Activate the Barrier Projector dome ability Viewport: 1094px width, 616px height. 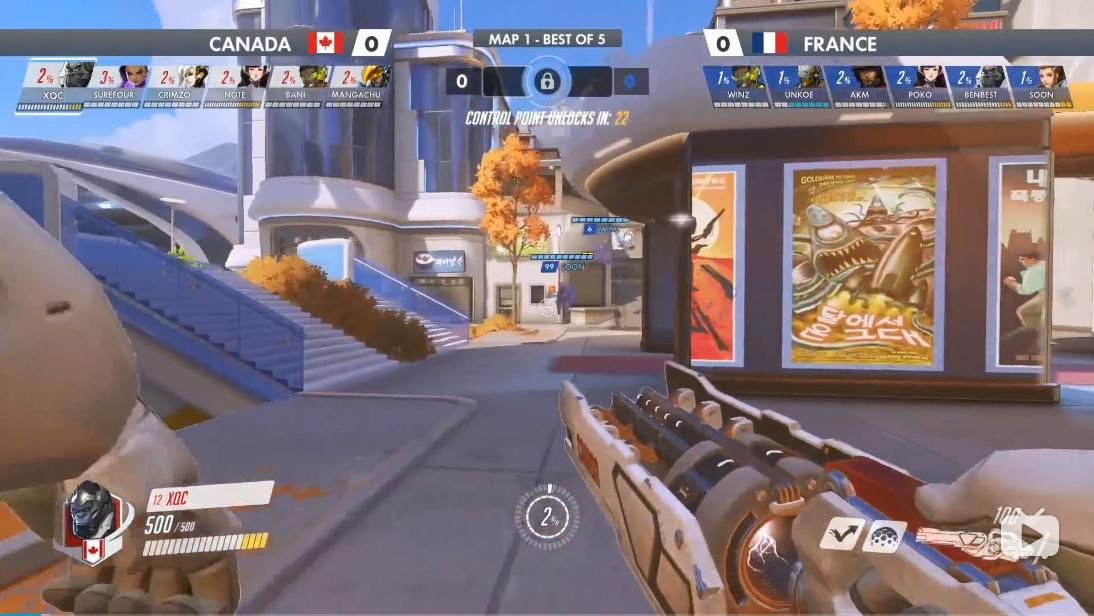[884, 536]
